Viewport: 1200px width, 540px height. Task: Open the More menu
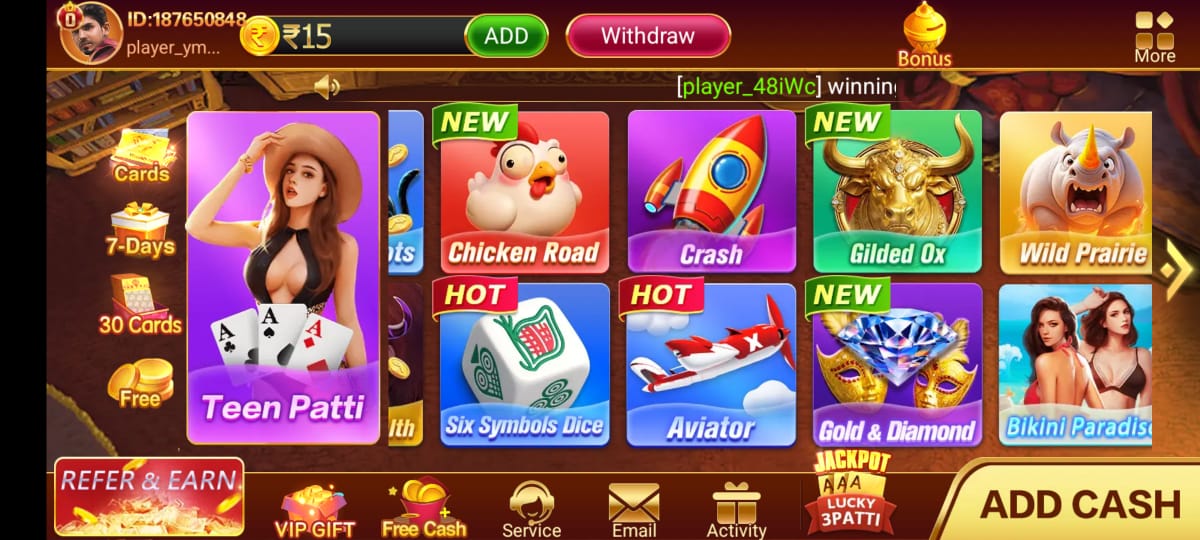pos(1154,36)
